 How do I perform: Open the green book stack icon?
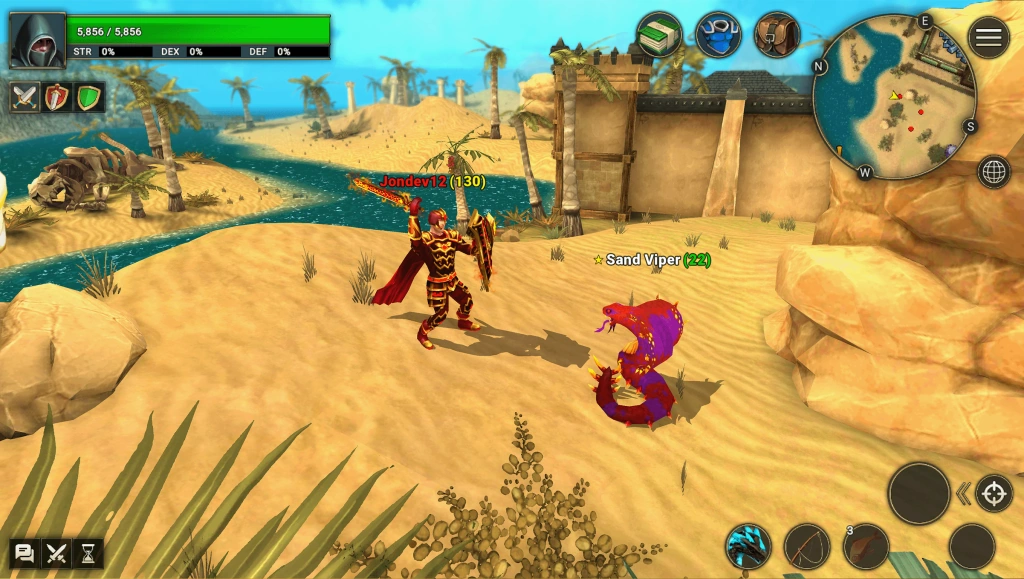659,35
